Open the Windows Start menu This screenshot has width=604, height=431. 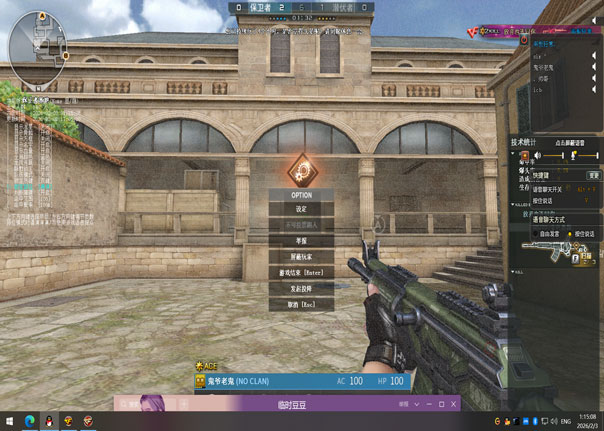click(x=9, y=421)
